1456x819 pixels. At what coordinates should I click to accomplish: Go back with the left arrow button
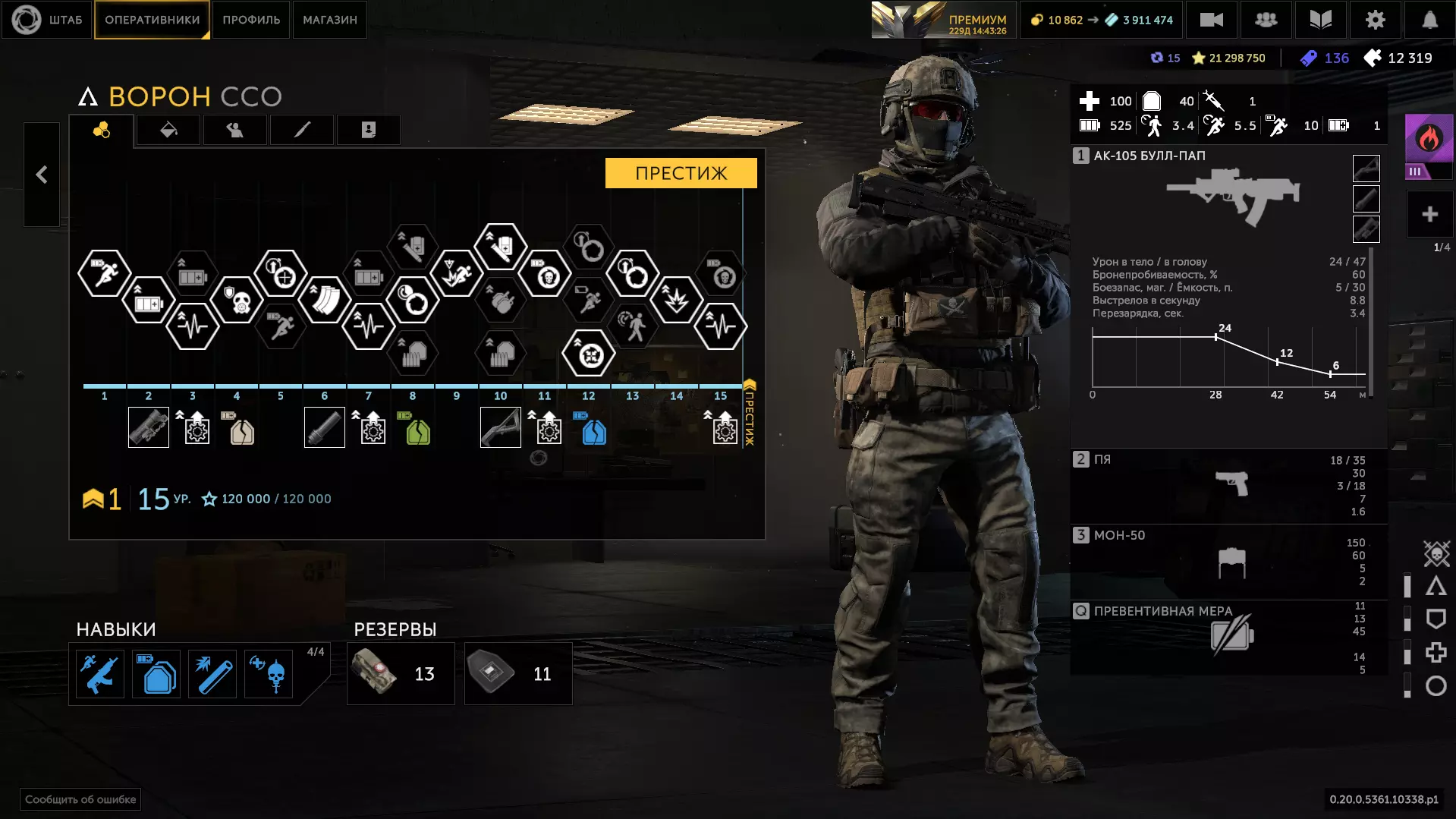(42, 175)
